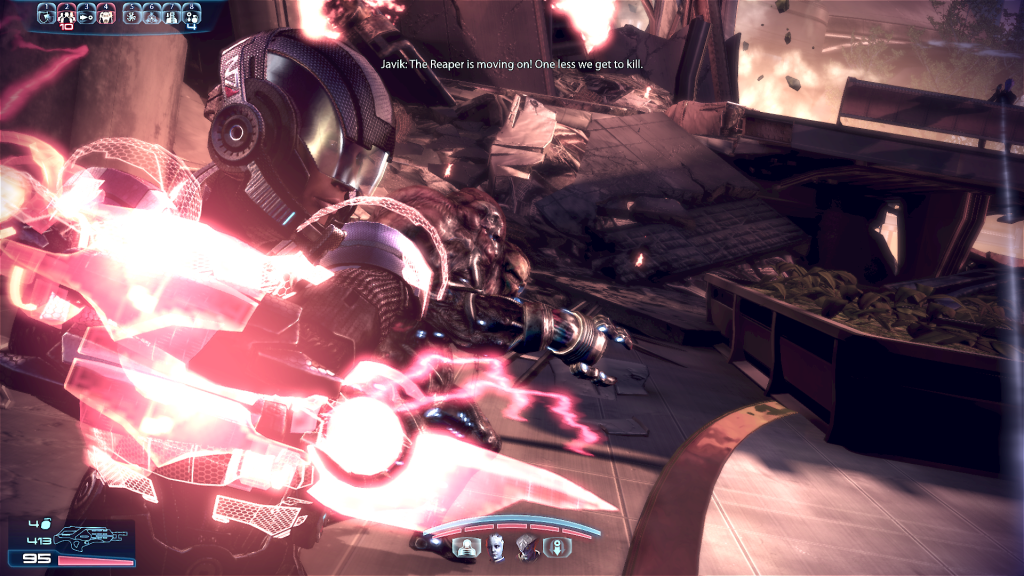Select Javik's squad portrait

click(x=526, y=546)
